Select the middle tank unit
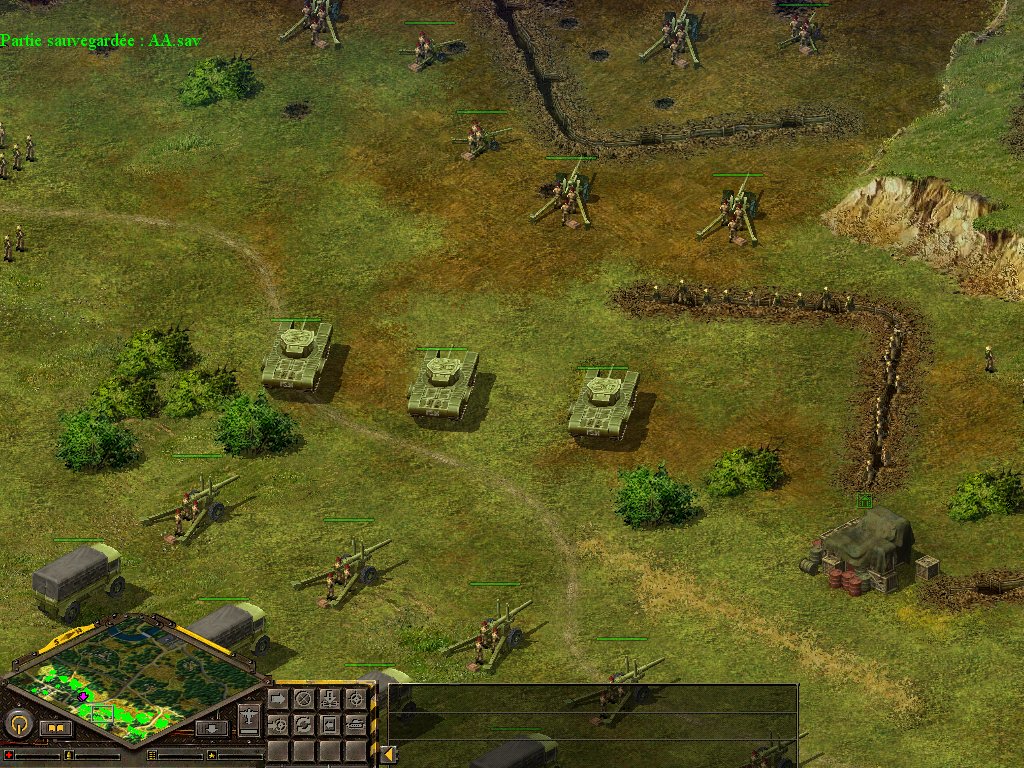Screen dimensions: 1024x768 click(x=442, y=383)
